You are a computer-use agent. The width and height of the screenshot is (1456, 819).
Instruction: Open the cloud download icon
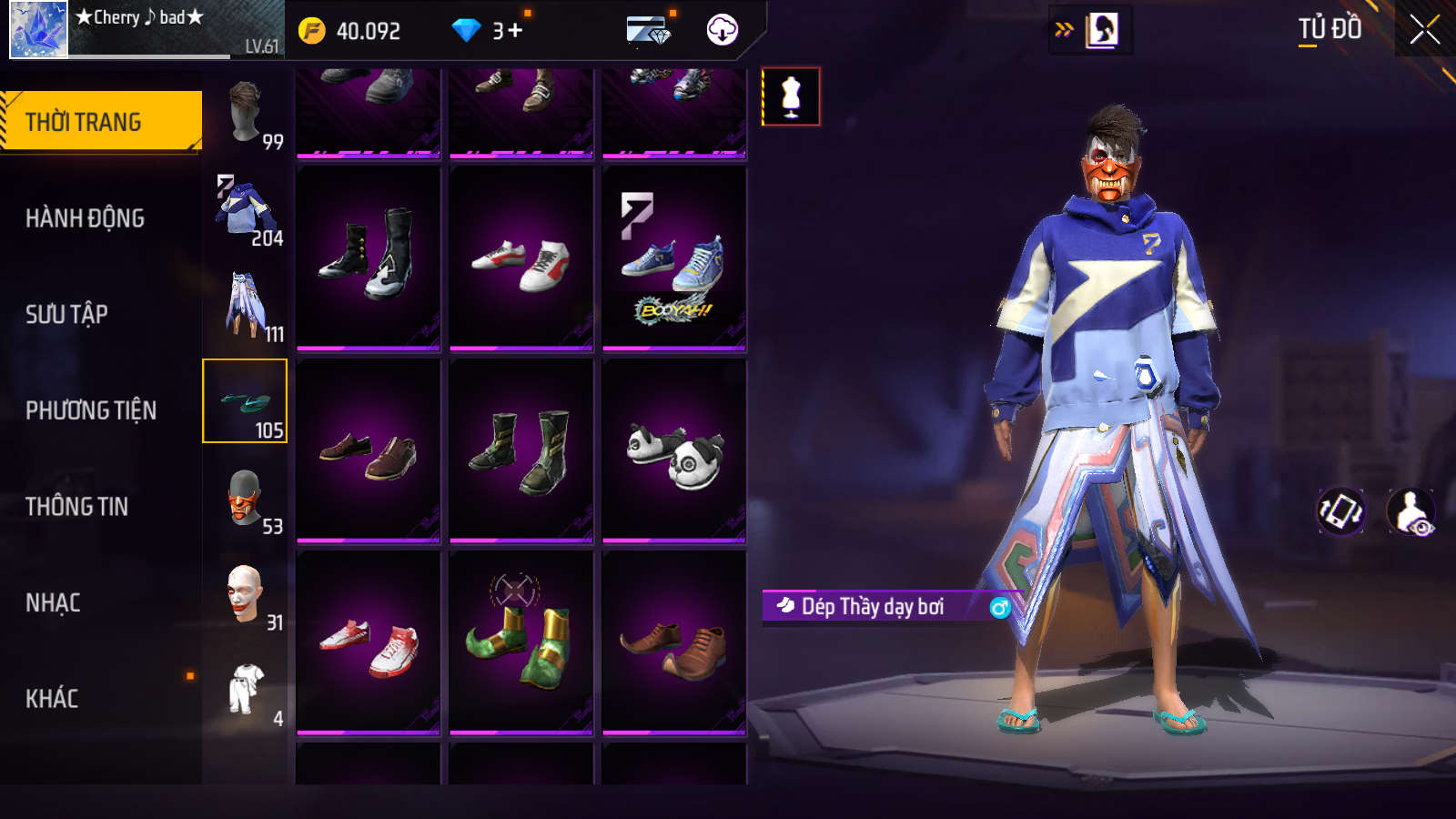point(722,30)
